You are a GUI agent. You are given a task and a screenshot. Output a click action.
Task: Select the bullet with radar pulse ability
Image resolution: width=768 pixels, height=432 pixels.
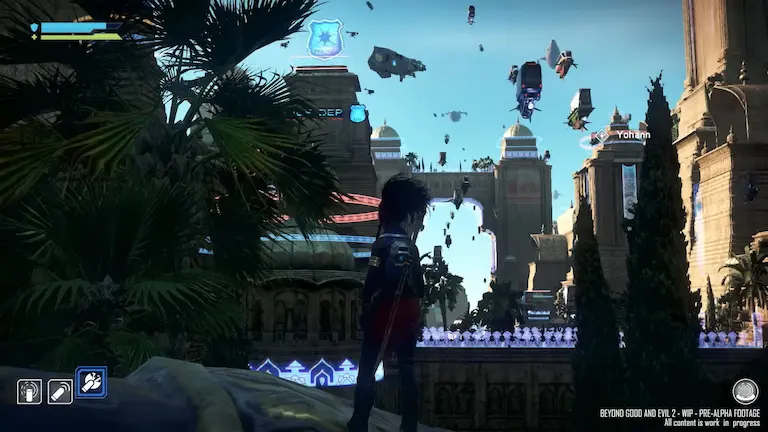[29, 391]
